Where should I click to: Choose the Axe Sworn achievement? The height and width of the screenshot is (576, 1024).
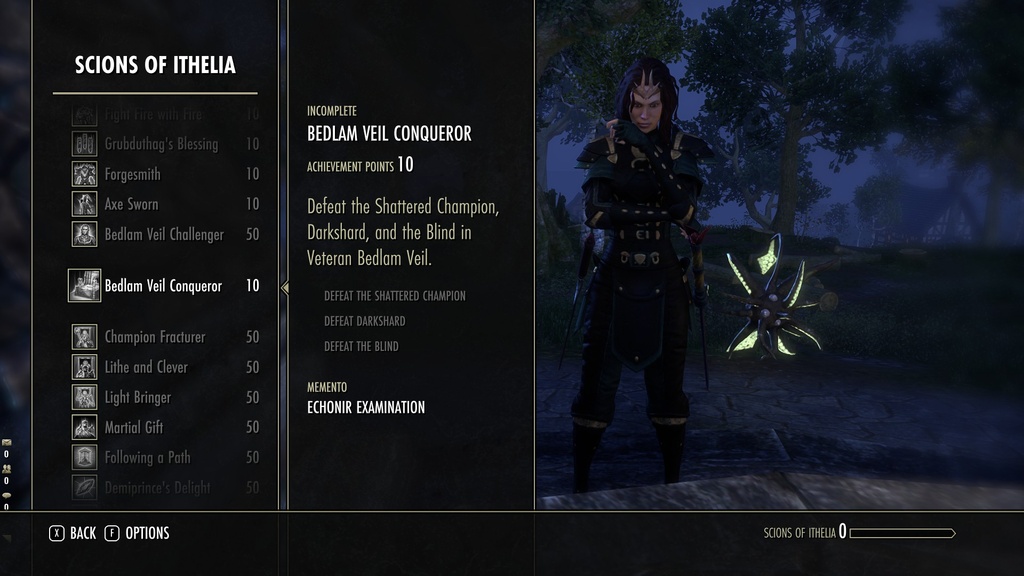(131, 204)
